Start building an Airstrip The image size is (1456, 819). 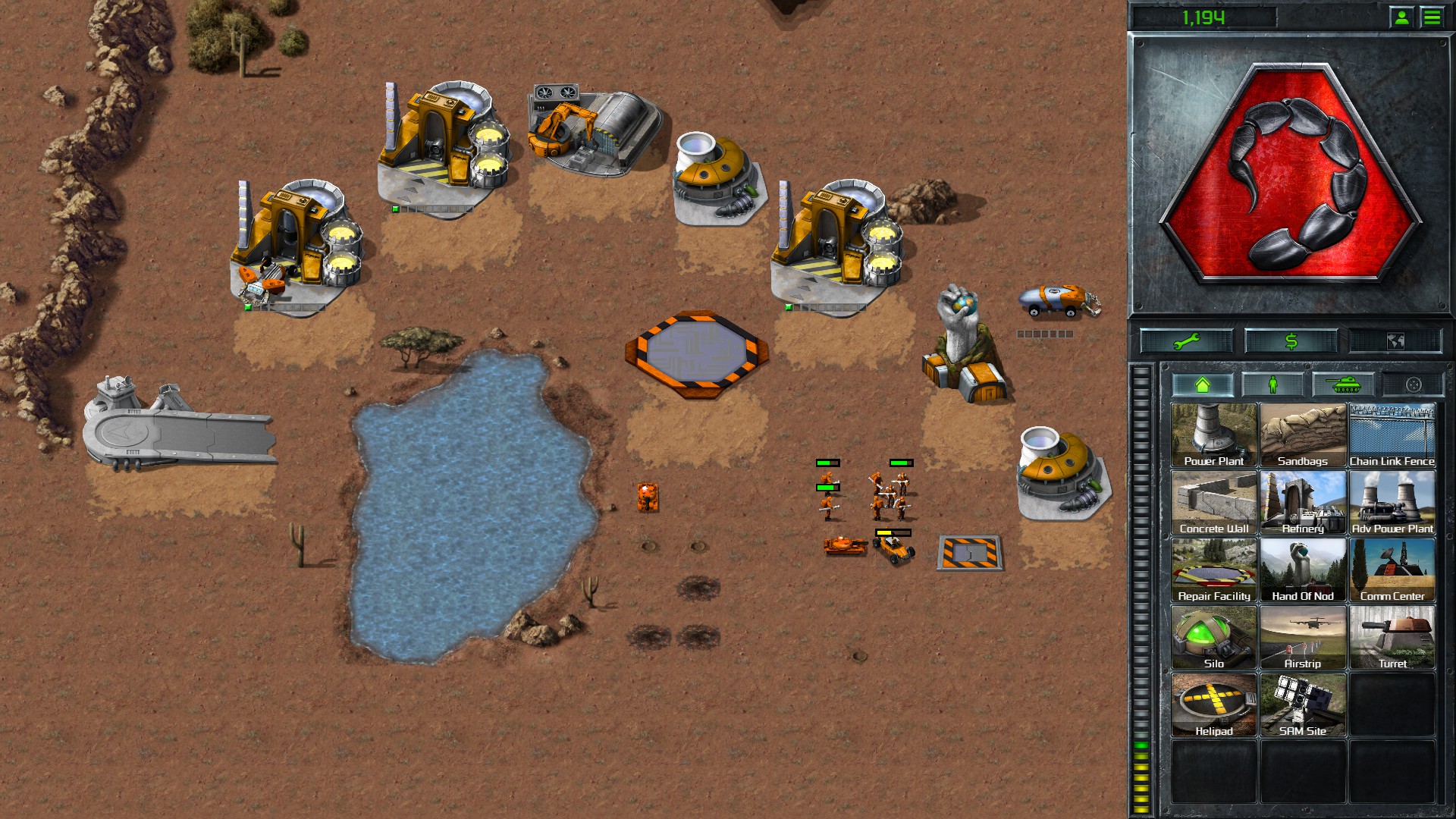click(x=1303, y=635)
